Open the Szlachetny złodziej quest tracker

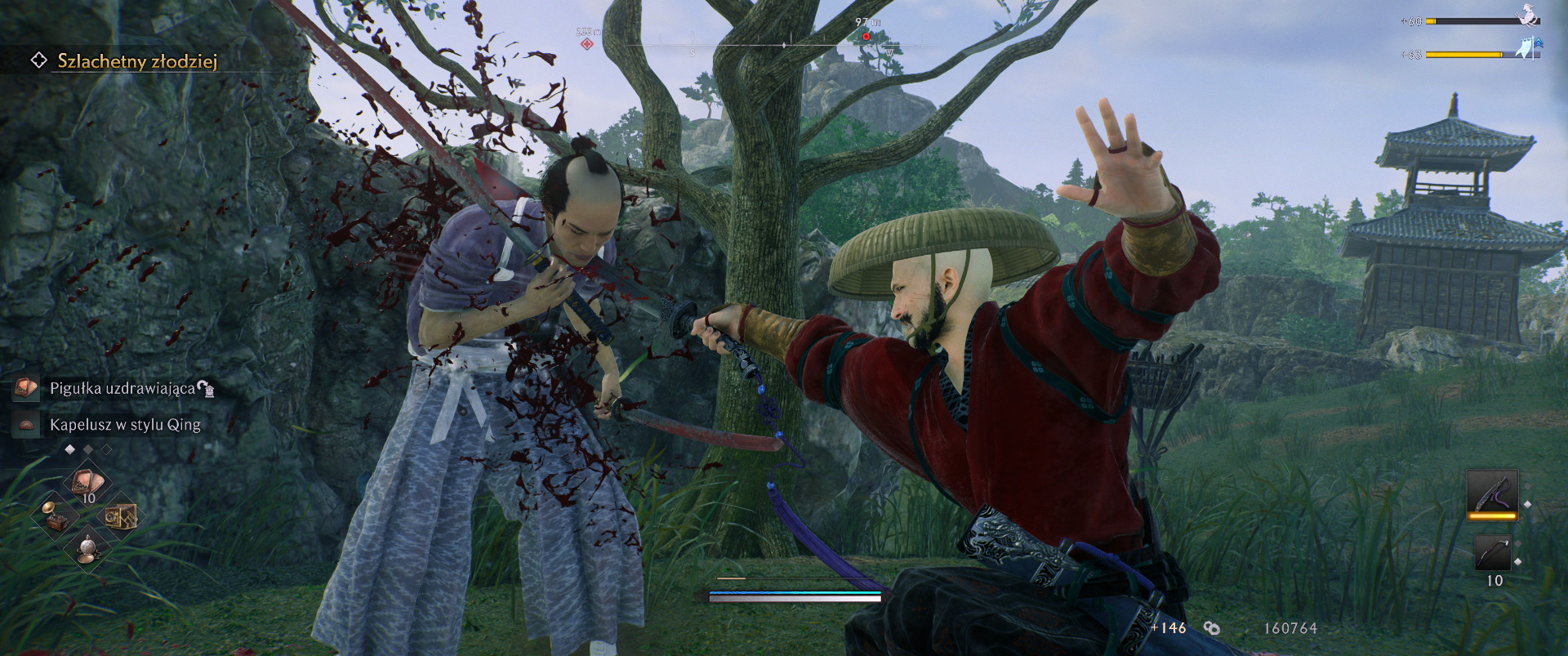(136, 61)
